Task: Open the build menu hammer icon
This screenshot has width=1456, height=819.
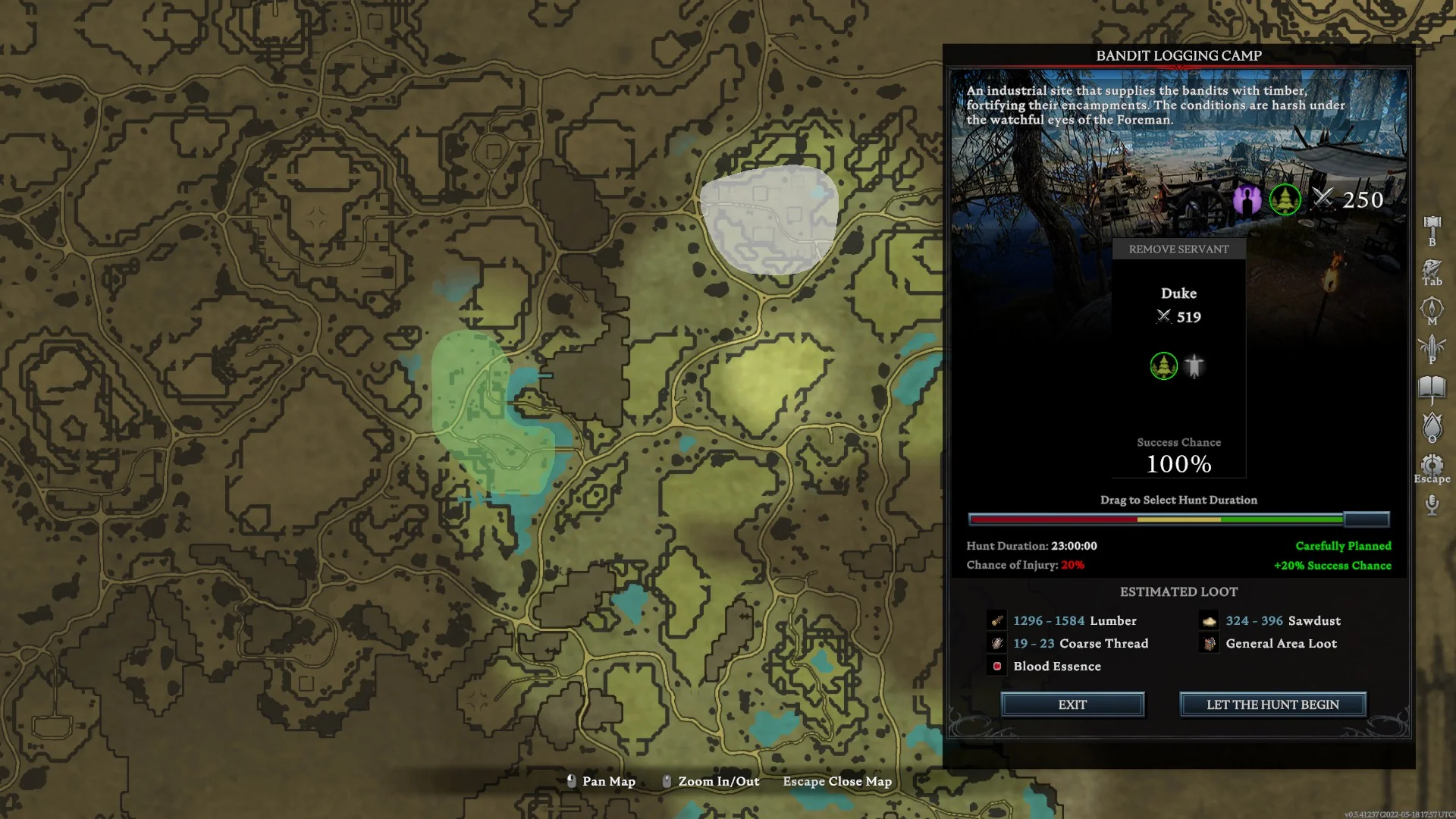Action: [1432, 225]
